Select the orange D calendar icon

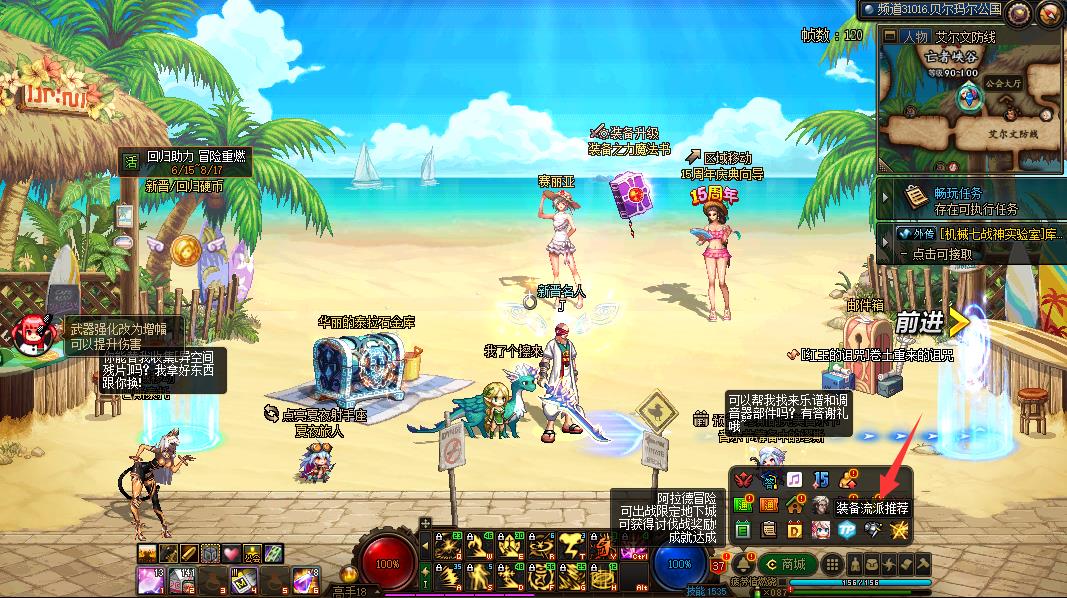[x=794, y=529]
